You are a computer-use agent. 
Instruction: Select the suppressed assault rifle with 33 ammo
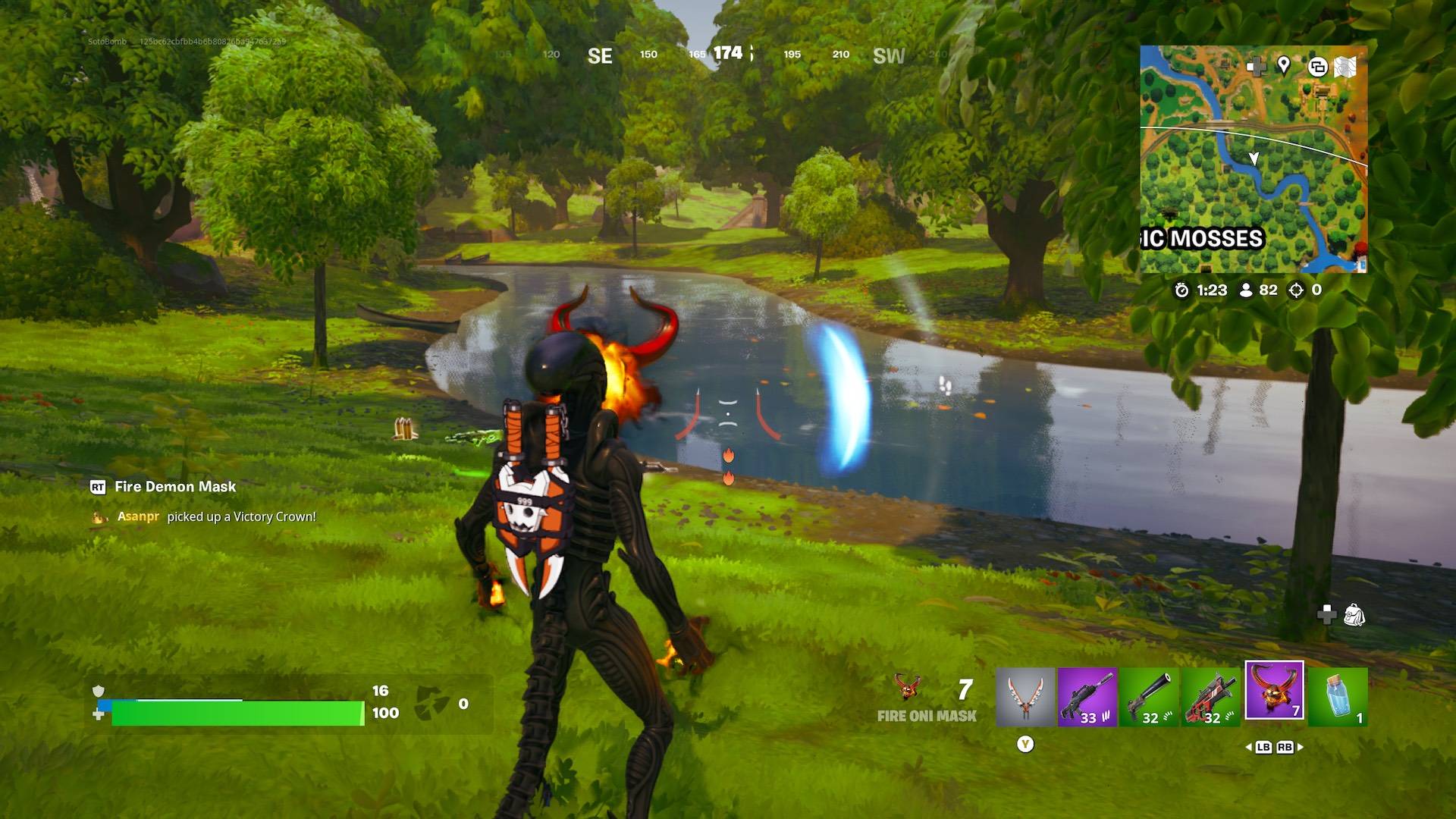click(1086, 696)
